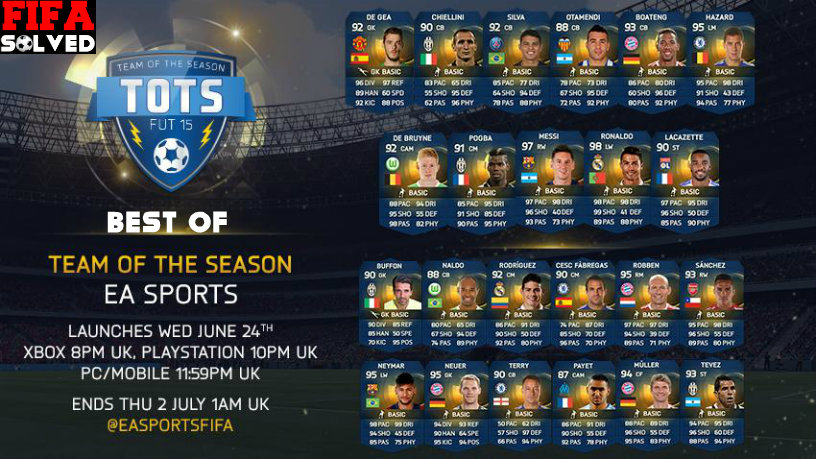Image resolution: width=816 pixels, height=459 pixels.
Task: Click the FIFA Solved site logo
Action: 48,27
